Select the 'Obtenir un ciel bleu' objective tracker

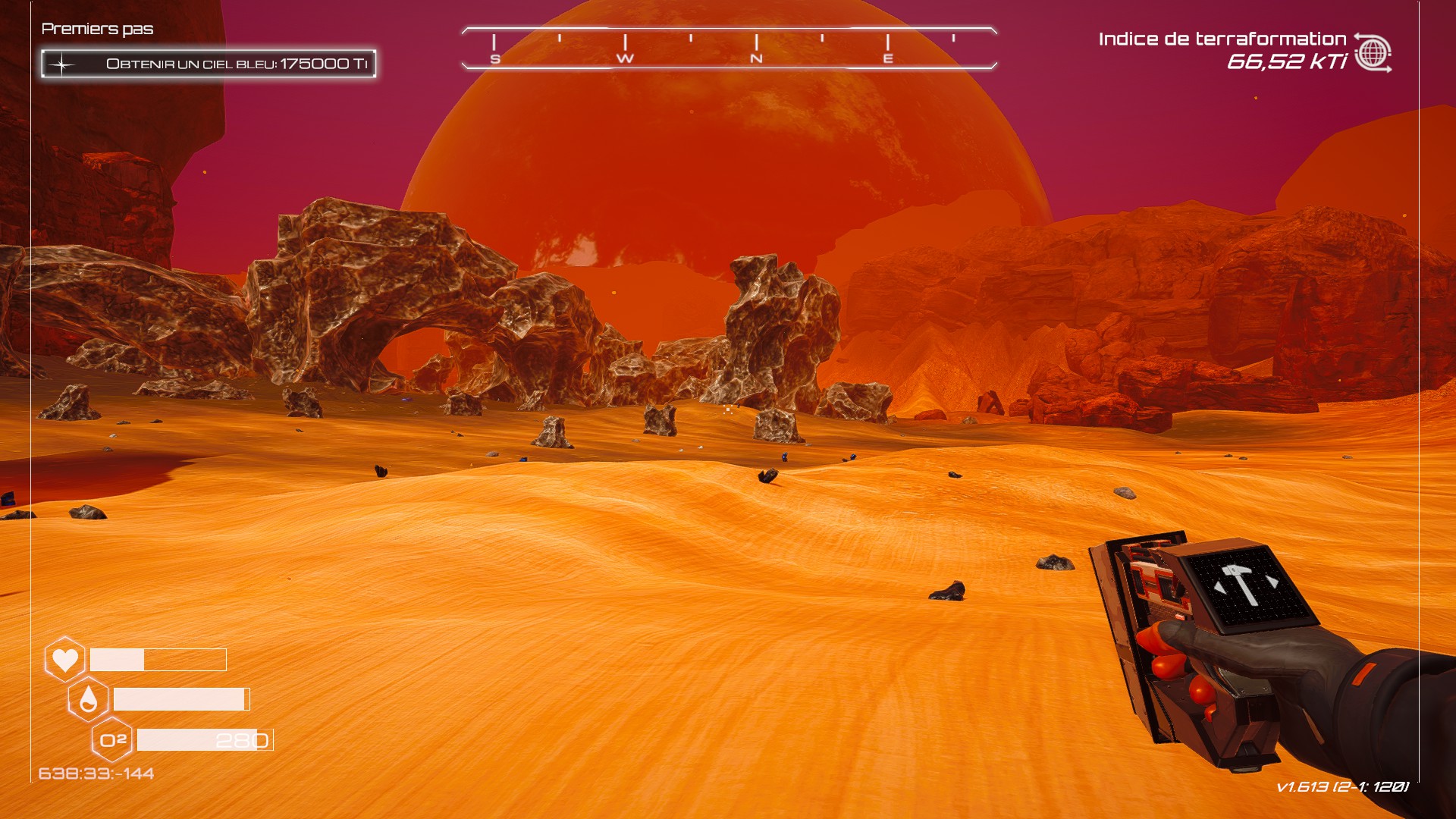[209, 64]
